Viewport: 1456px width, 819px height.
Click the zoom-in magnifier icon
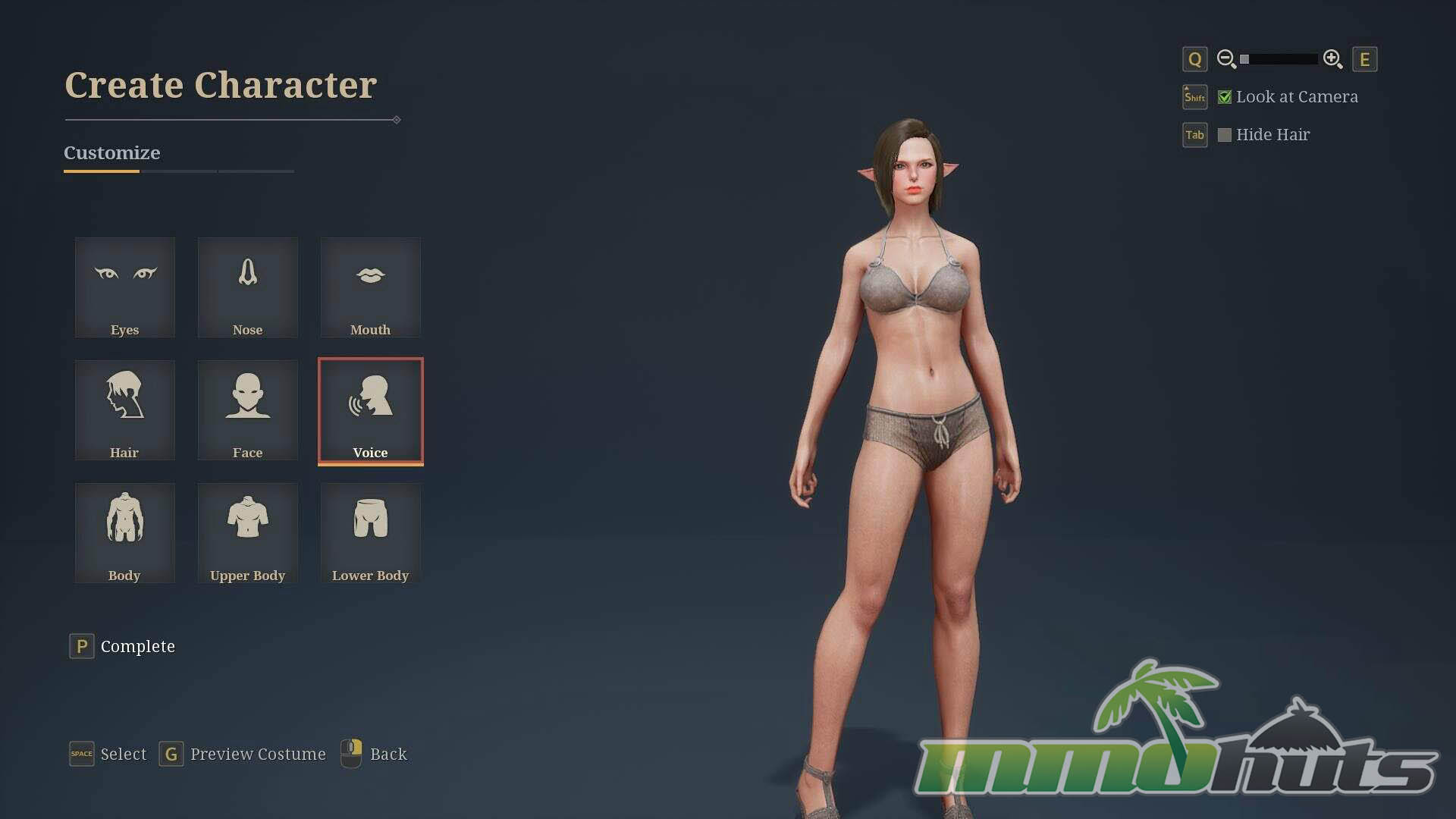point(1332,59)
